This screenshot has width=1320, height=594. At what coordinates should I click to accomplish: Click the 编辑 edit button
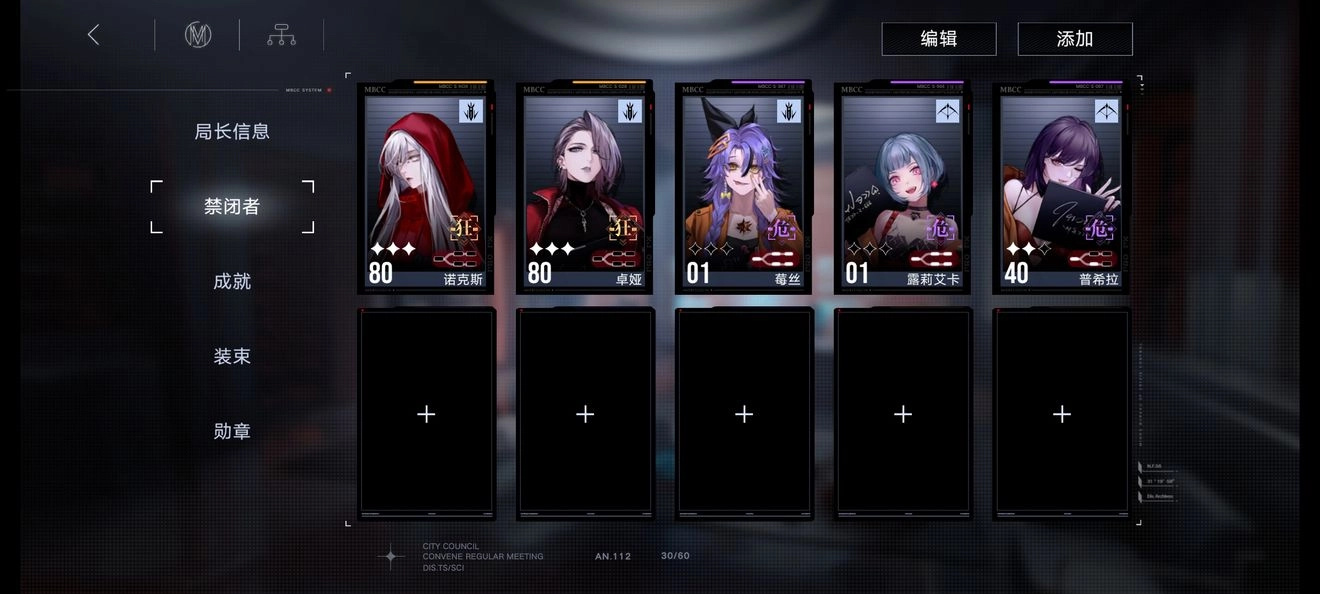(x=938, y=39)
